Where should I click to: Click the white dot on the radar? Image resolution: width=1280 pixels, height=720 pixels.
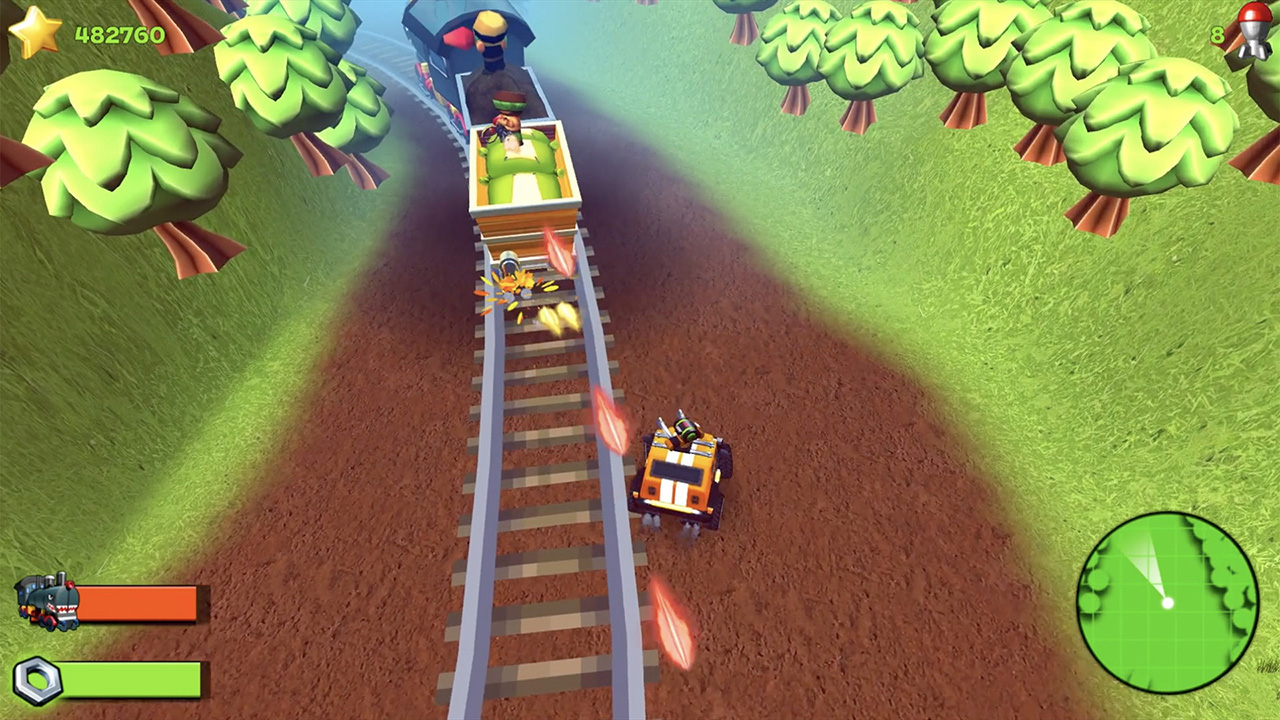click(x=1168, y=604)
